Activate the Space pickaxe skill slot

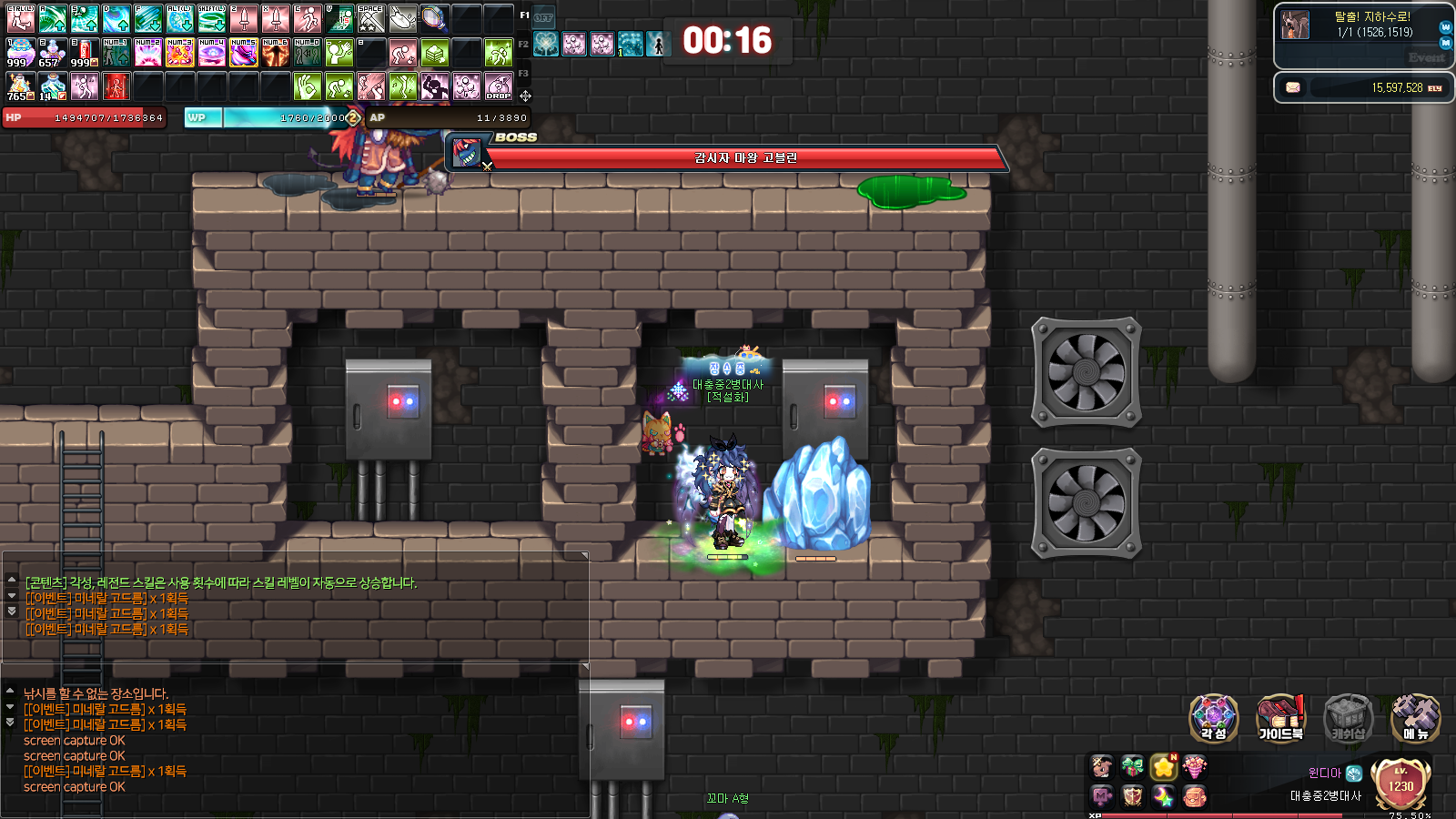pos(370,18)
